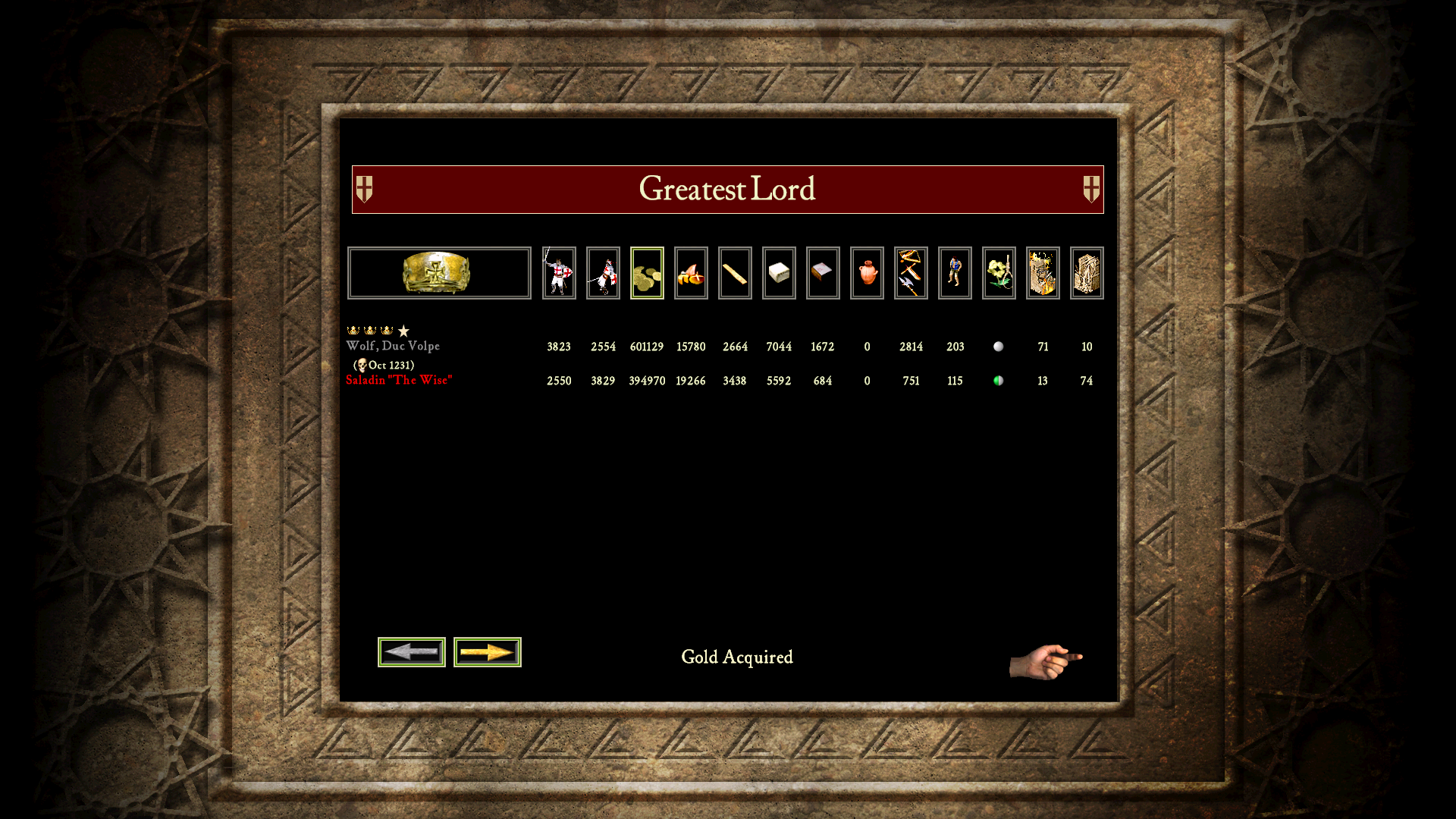View the peasant population statistic icon
The image size is (1456, 819).
pyautogui.click(x=955, y=273)
